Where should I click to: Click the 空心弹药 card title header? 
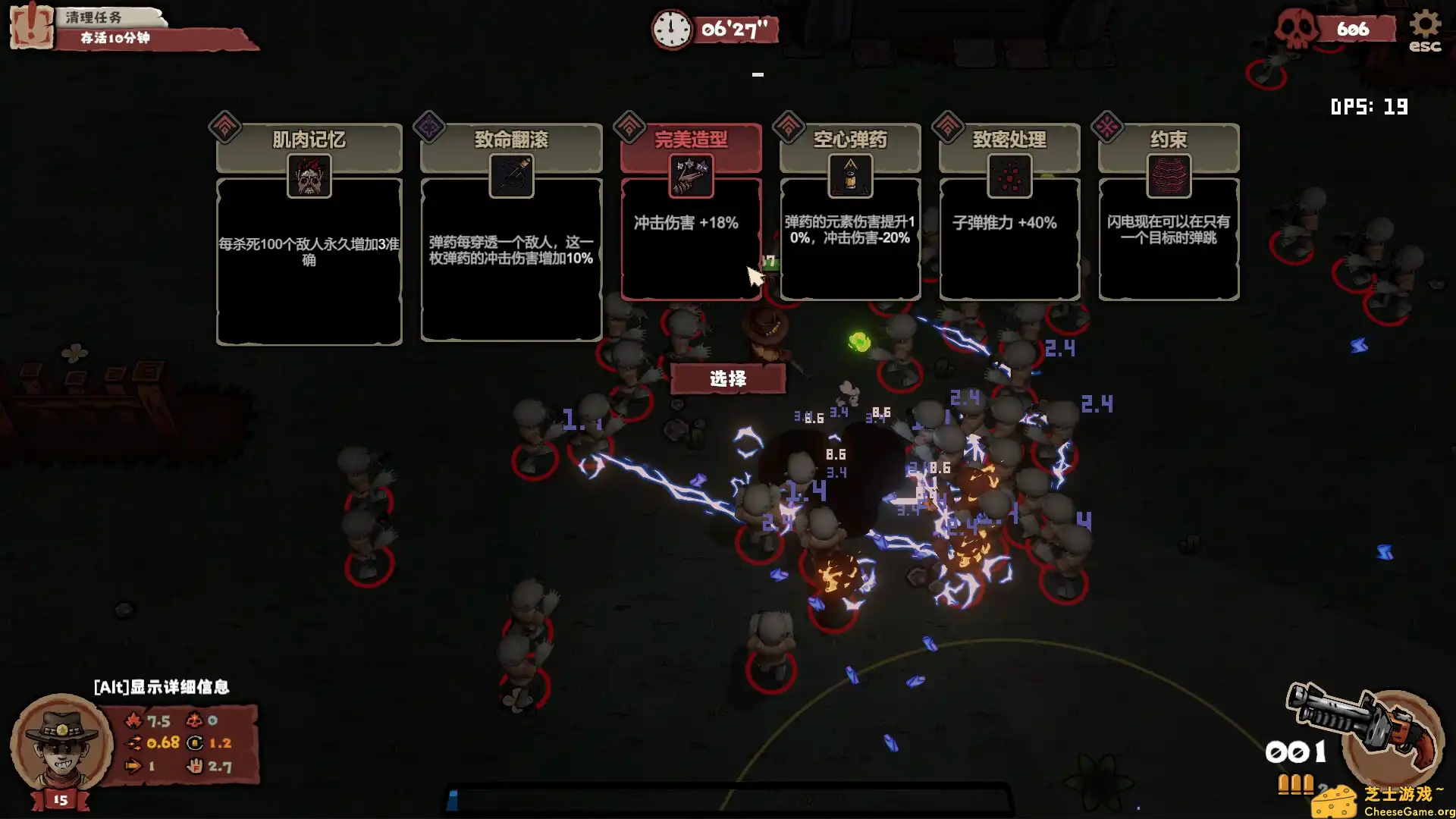coord(850,139)
